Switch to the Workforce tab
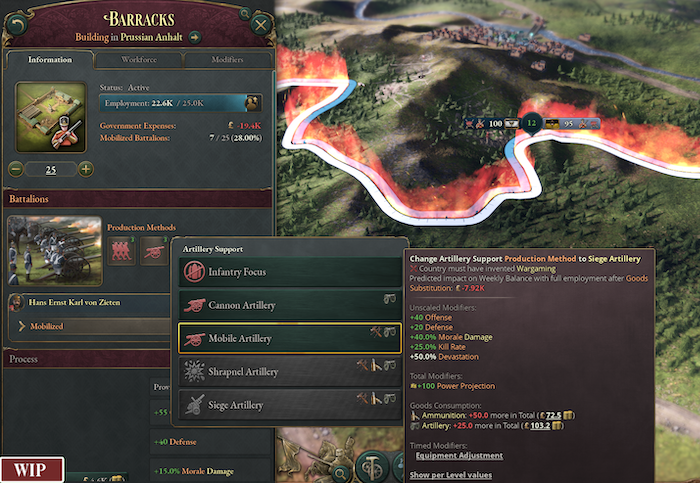This screenshot has width=700, height=483. 139,60
